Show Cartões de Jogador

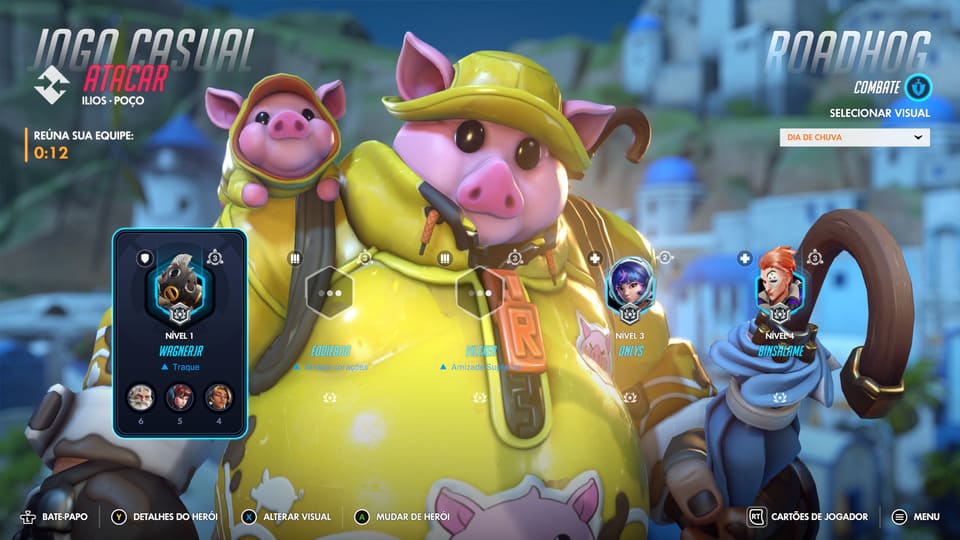(810, 517)
